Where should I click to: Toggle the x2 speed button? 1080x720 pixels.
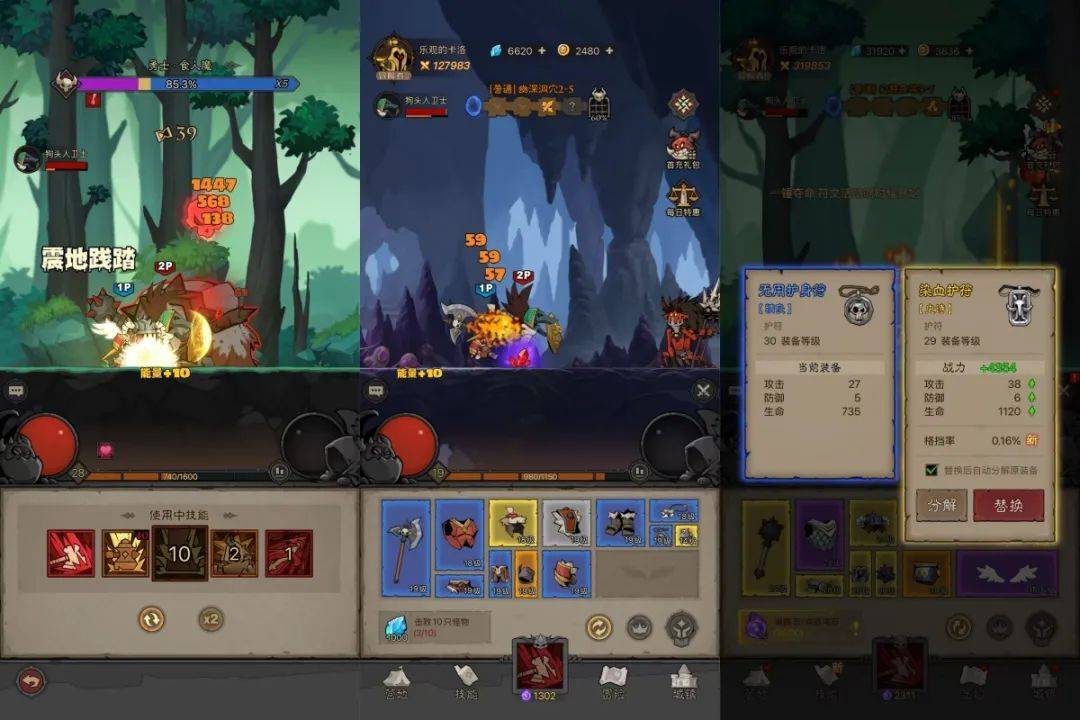pos(211,620)
